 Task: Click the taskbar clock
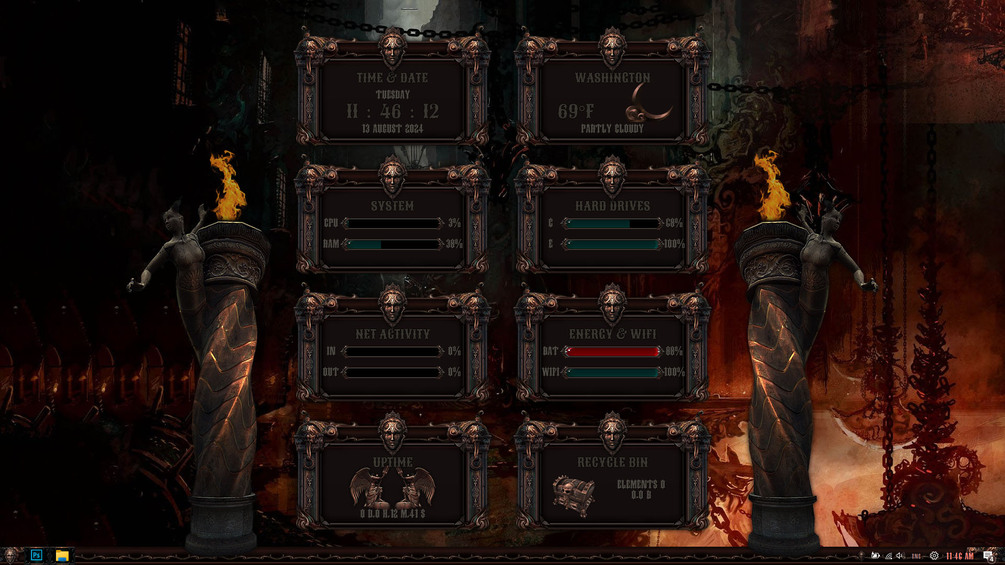pos(959,556)
